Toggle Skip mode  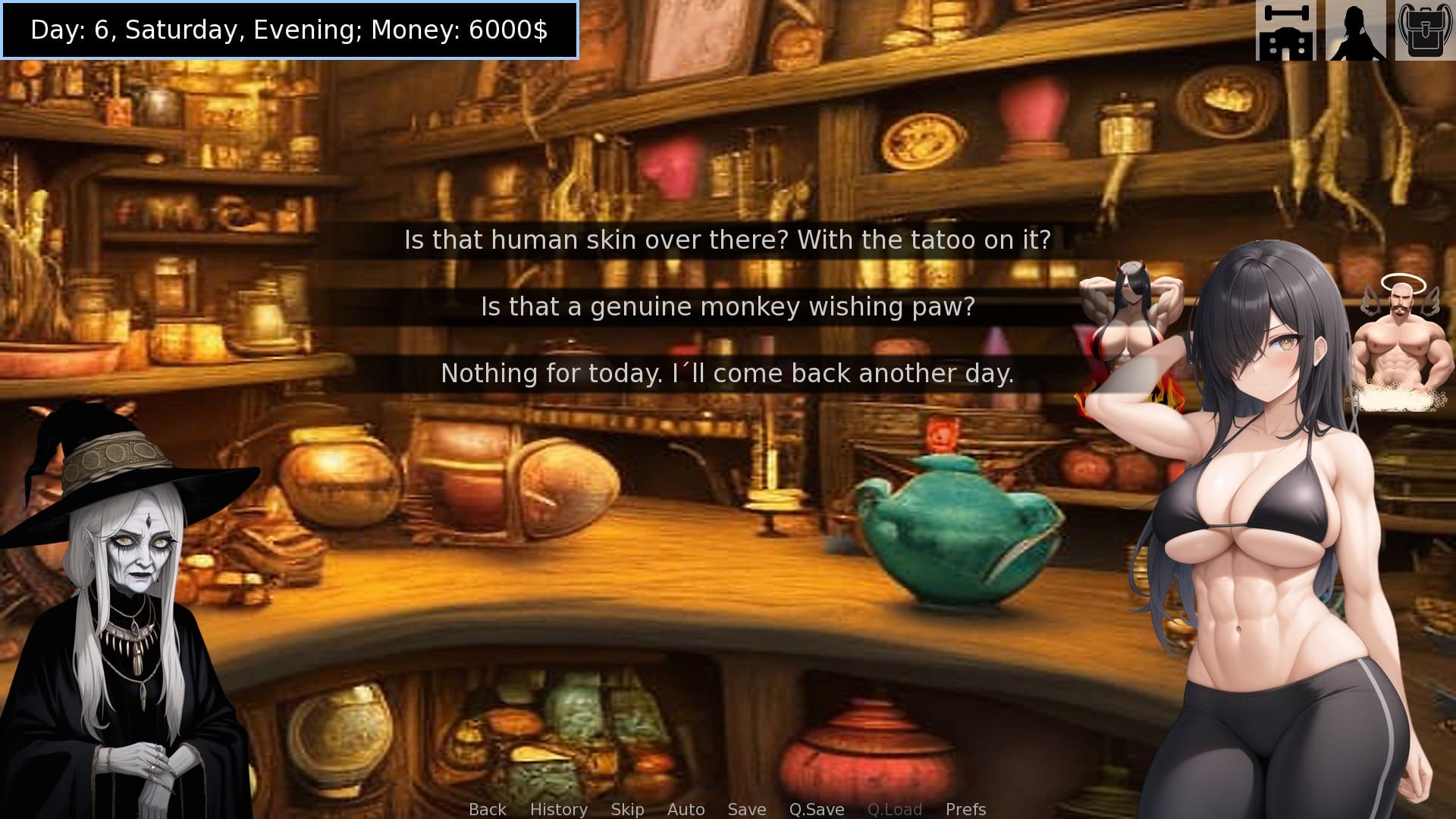click(x=627, y=809)
